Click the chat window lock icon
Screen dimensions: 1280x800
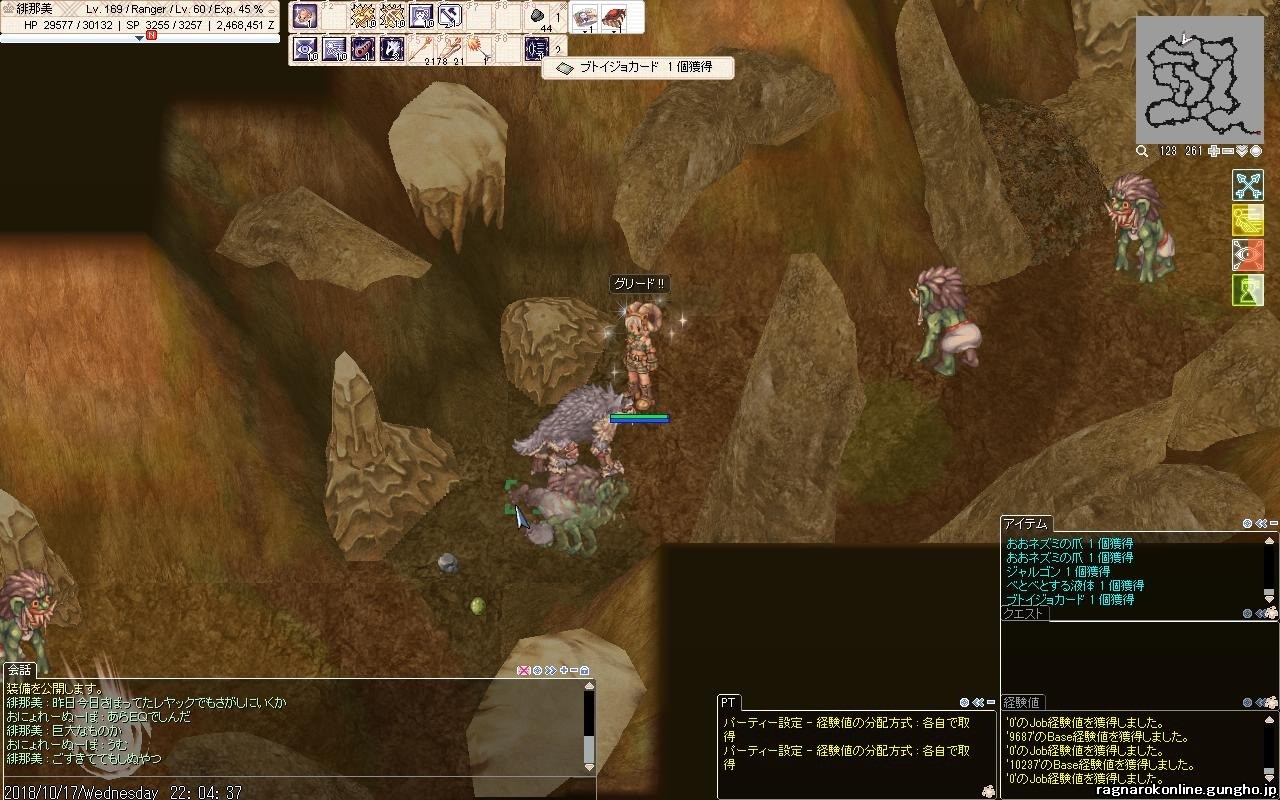click(x=585, y=670)
